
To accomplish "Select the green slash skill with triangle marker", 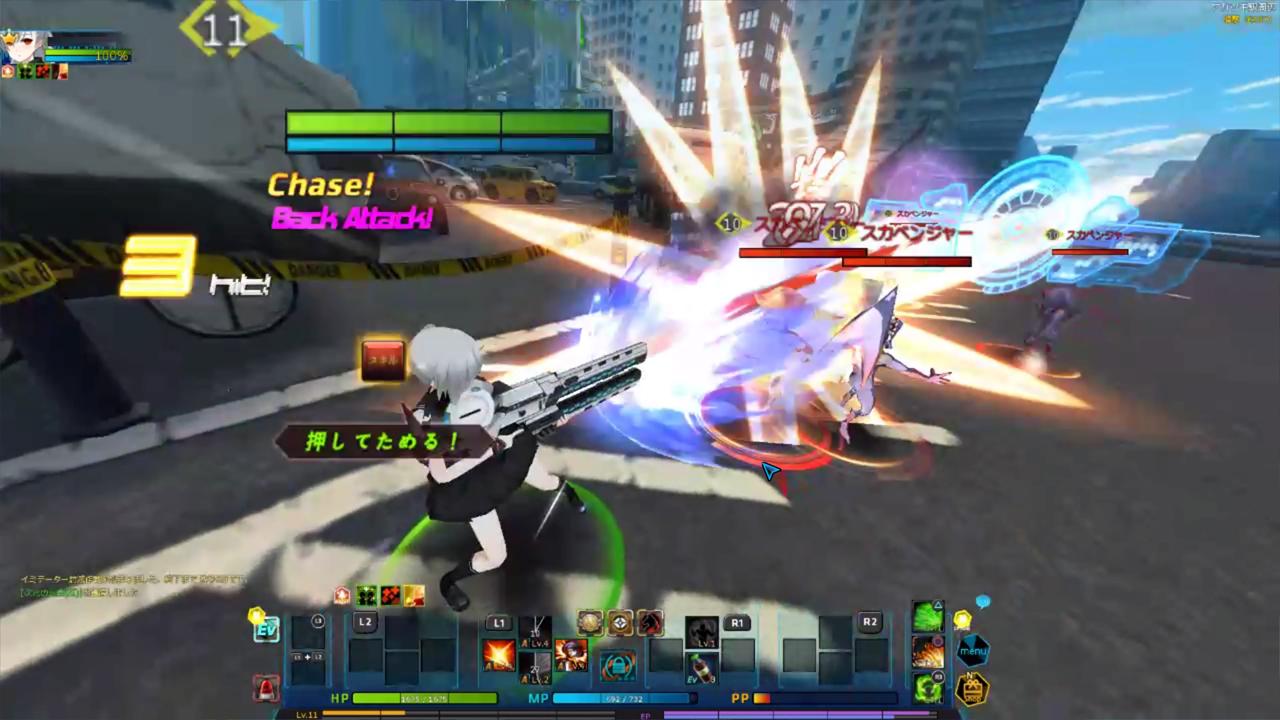I will pyautogui.click(x=927, y=615).
